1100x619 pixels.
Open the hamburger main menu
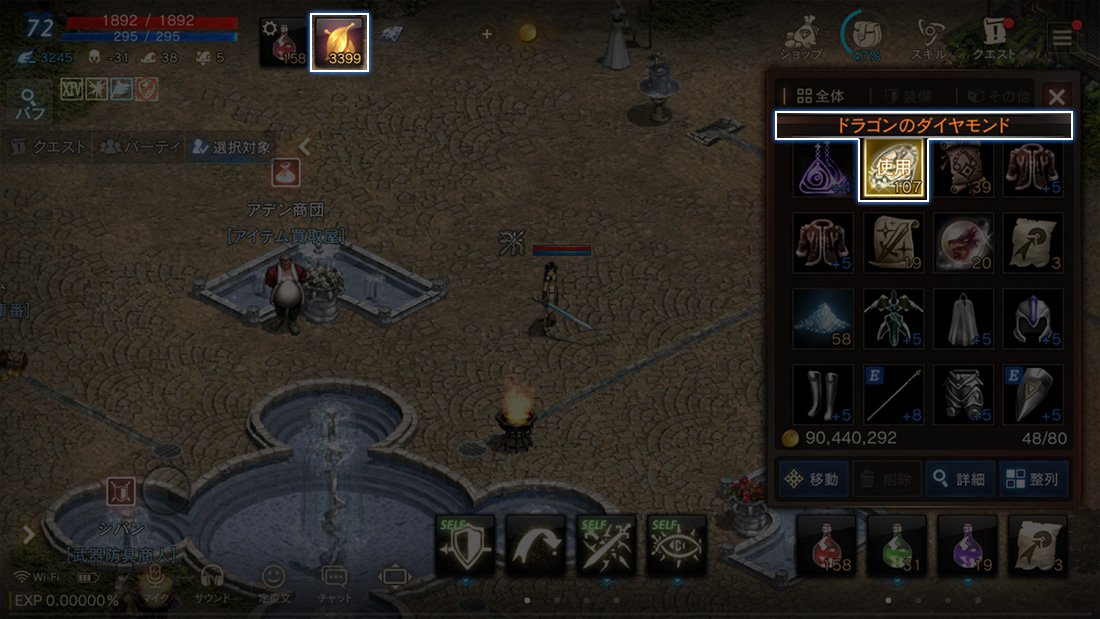1062,38
